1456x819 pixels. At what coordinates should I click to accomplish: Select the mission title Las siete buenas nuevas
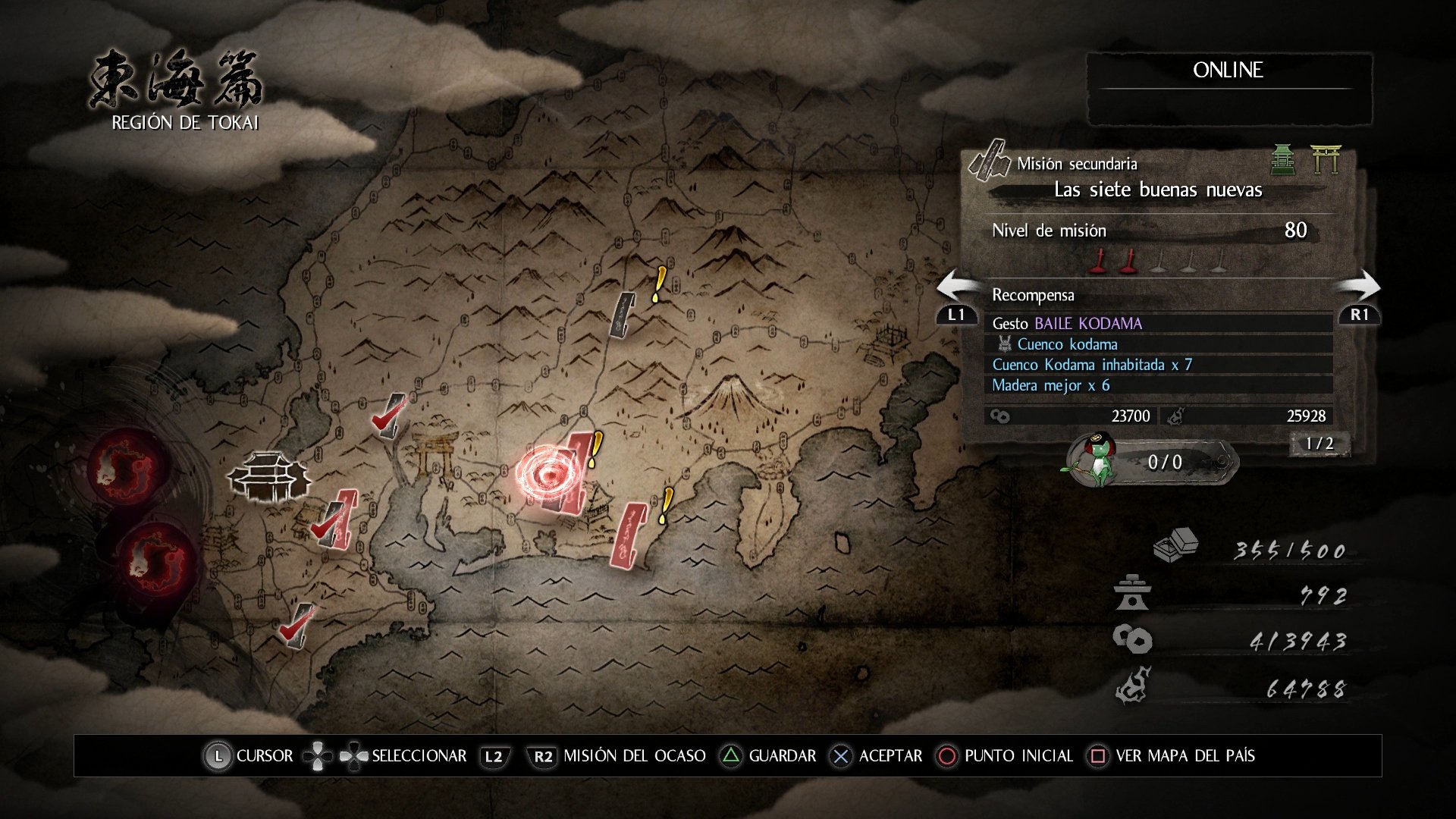point(1158,190)
